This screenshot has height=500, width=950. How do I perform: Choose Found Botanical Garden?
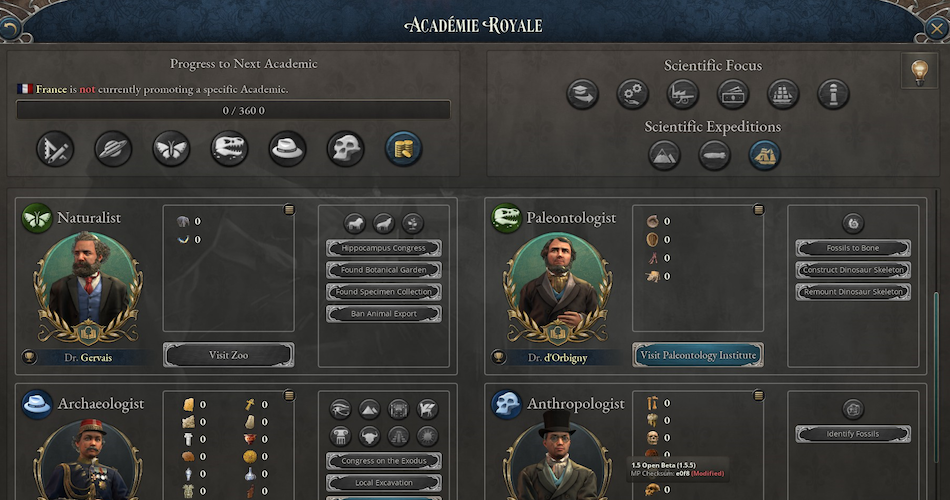383,270
